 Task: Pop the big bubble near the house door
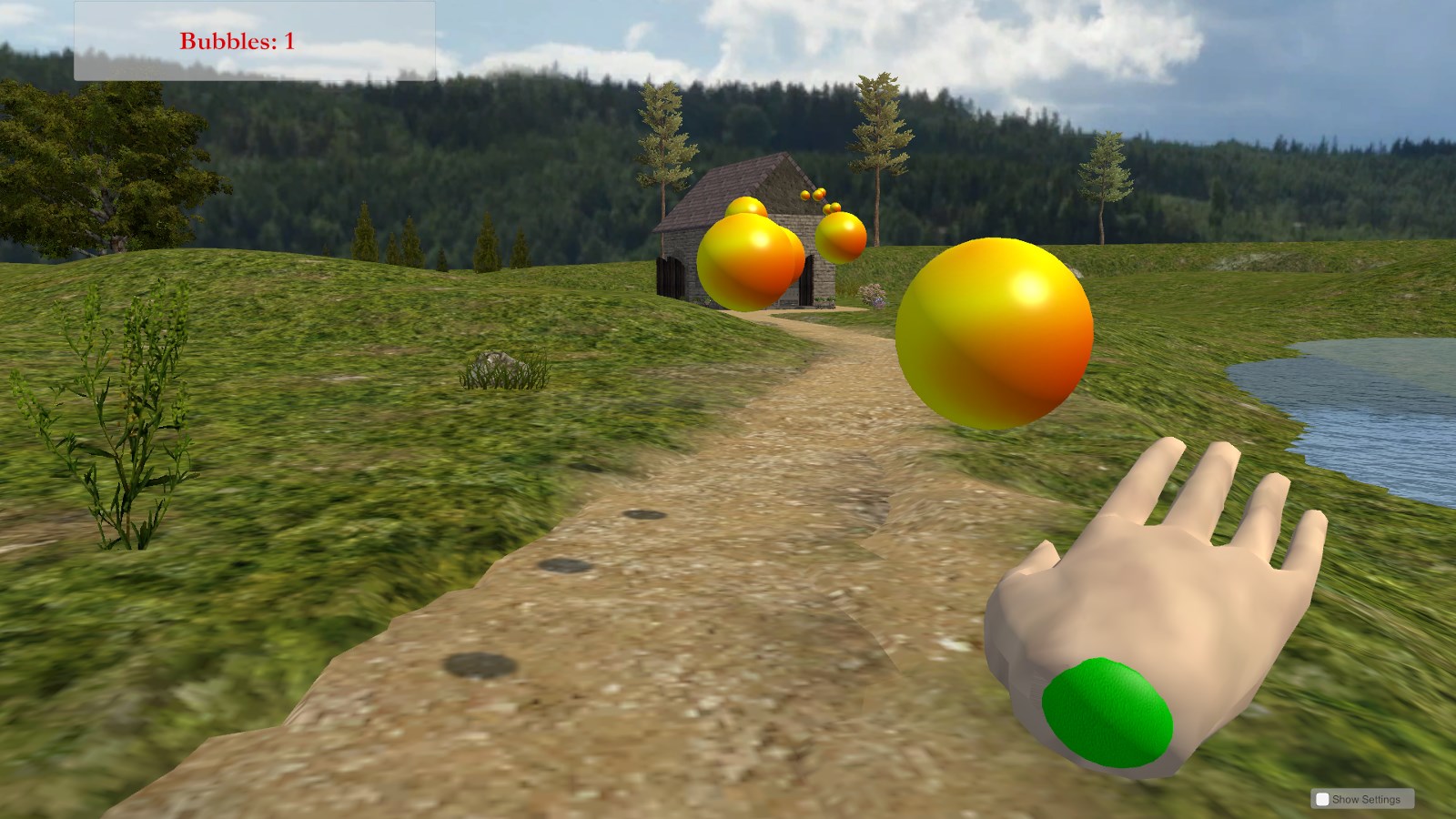tap(748, 259)
